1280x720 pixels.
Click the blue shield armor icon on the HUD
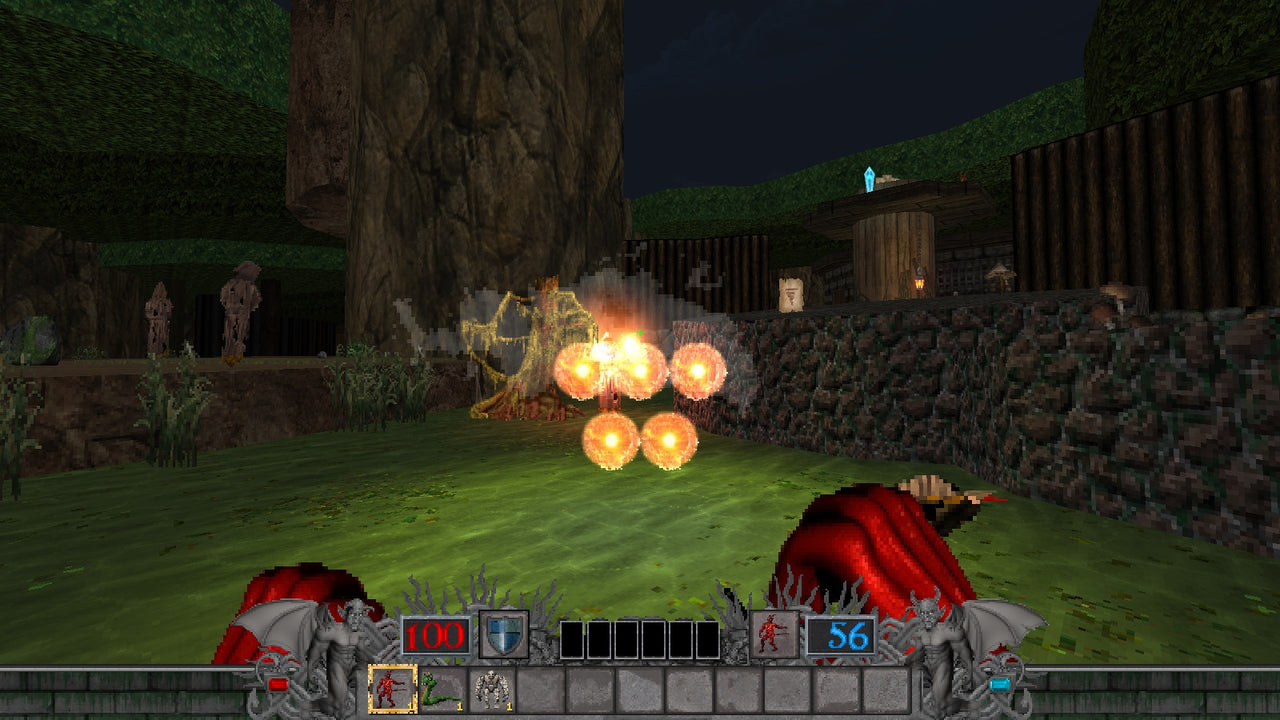[x=502, y=633]
